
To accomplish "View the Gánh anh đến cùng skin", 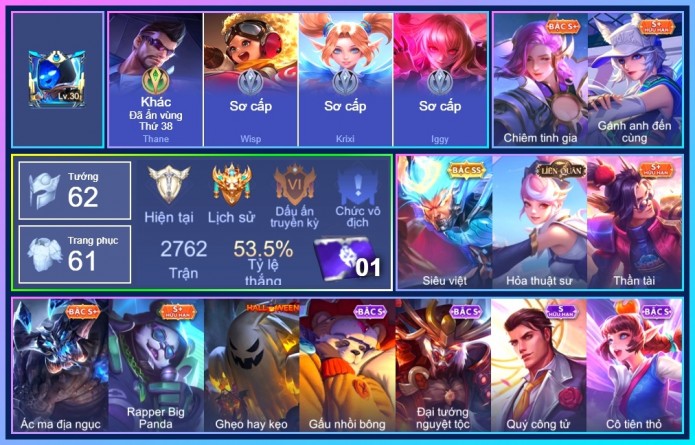I will pos(635,80).
